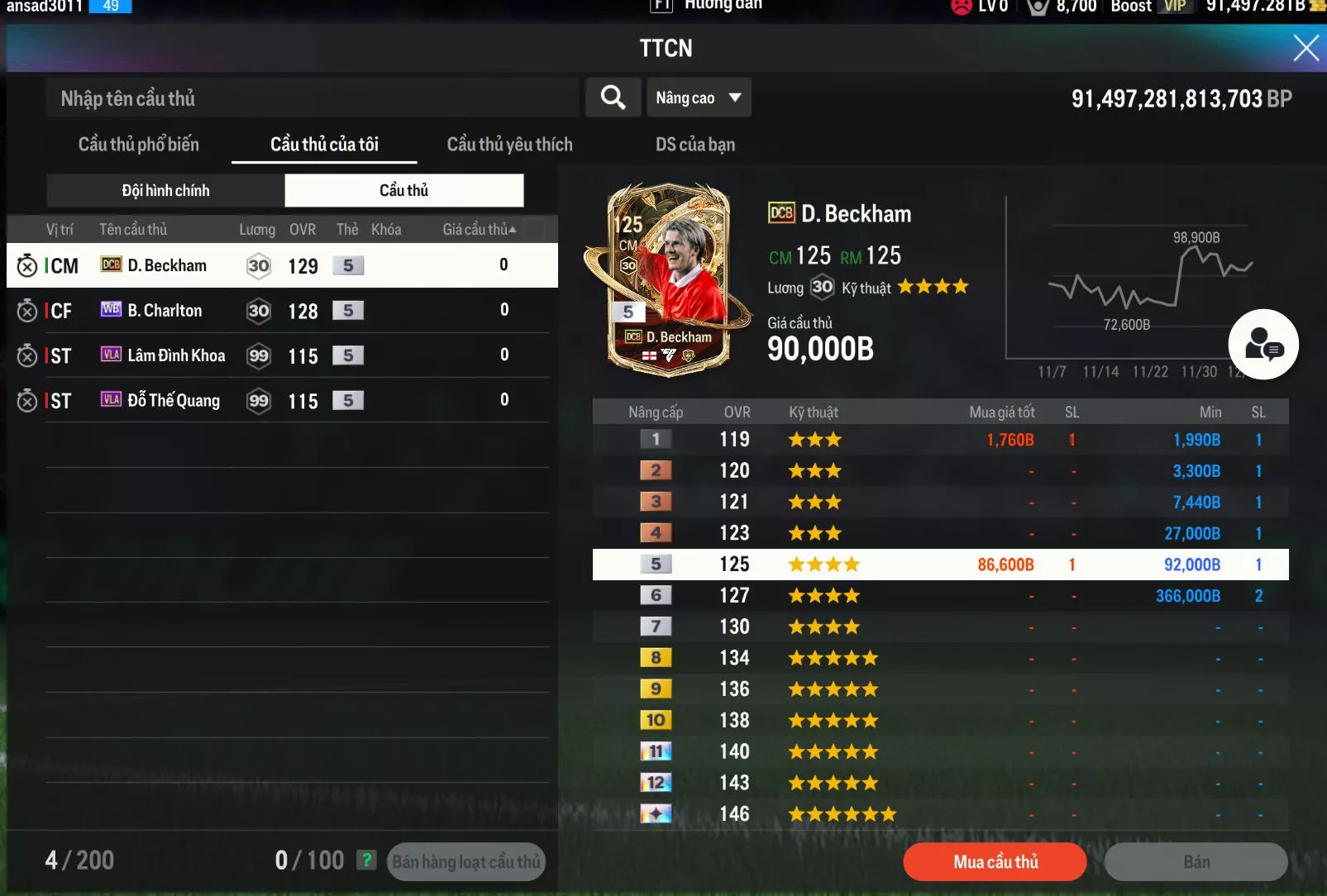Switch to Cầu thủ phổ biến tab
Screen dimensions: 1327x896
coord(138,145)
